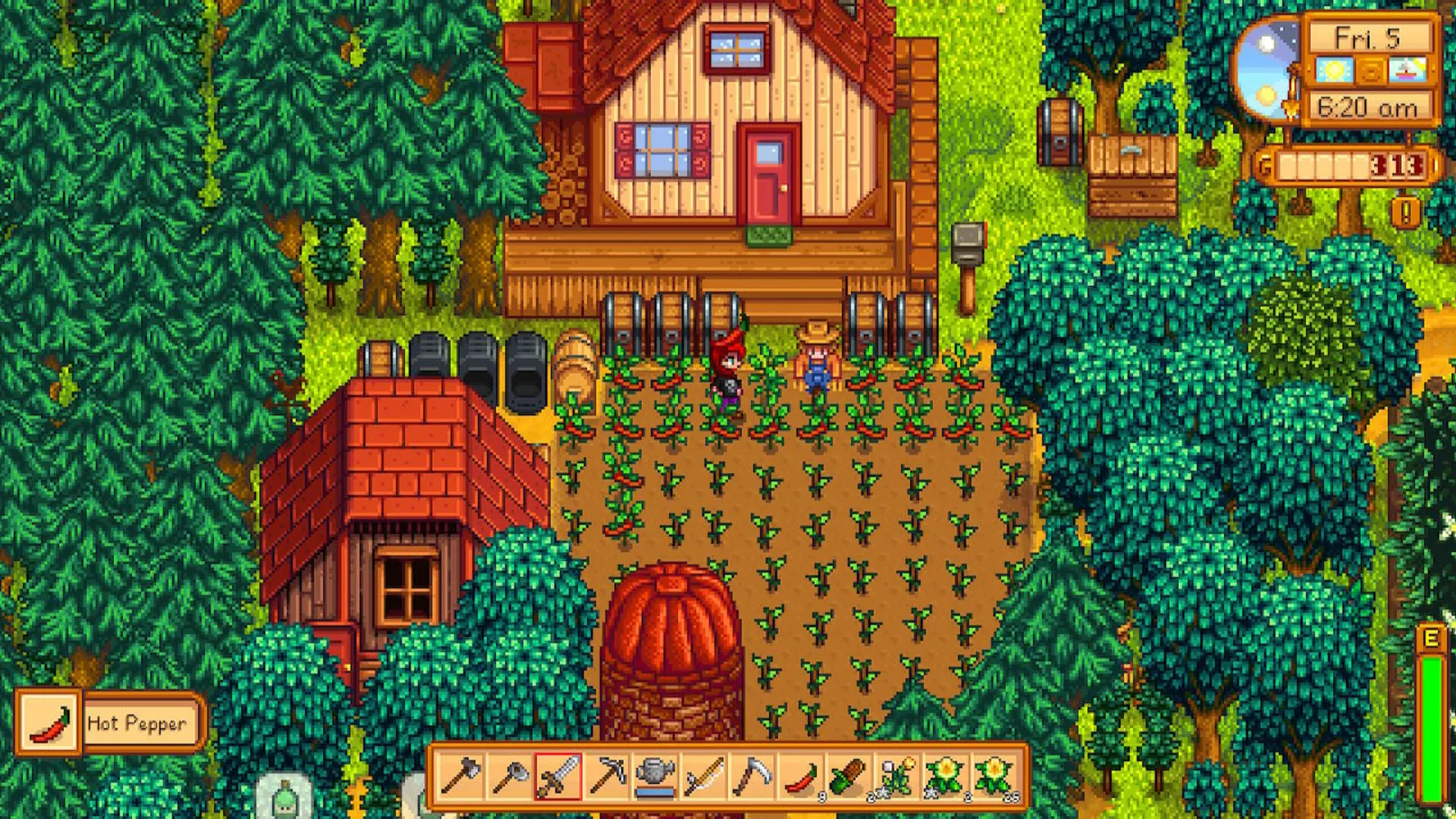Click the festival icon beside the weather
The image size is (1456, 819).
1407,70
